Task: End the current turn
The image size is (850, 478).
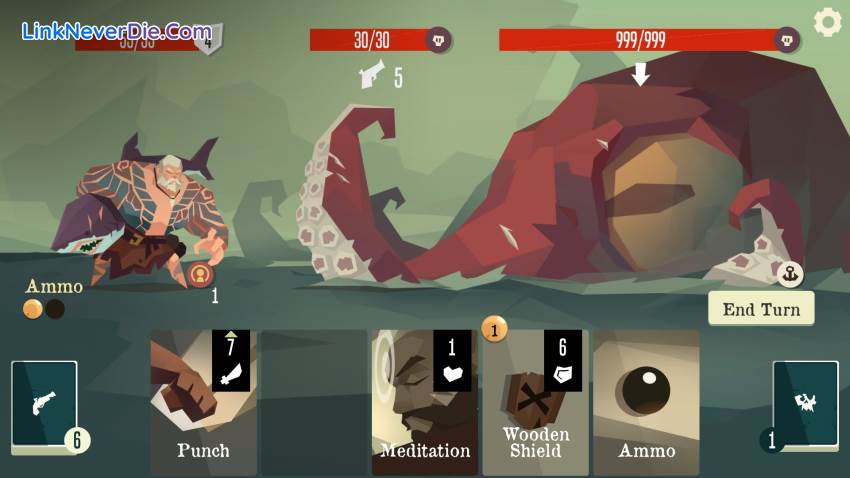Action: (761, 309)
